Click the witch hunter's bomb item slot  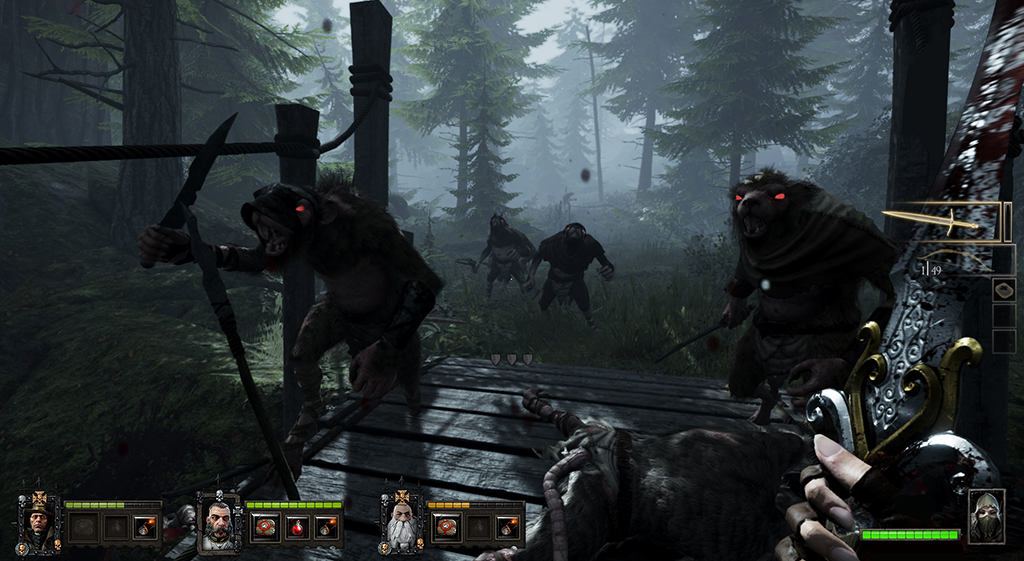point(145,527)
